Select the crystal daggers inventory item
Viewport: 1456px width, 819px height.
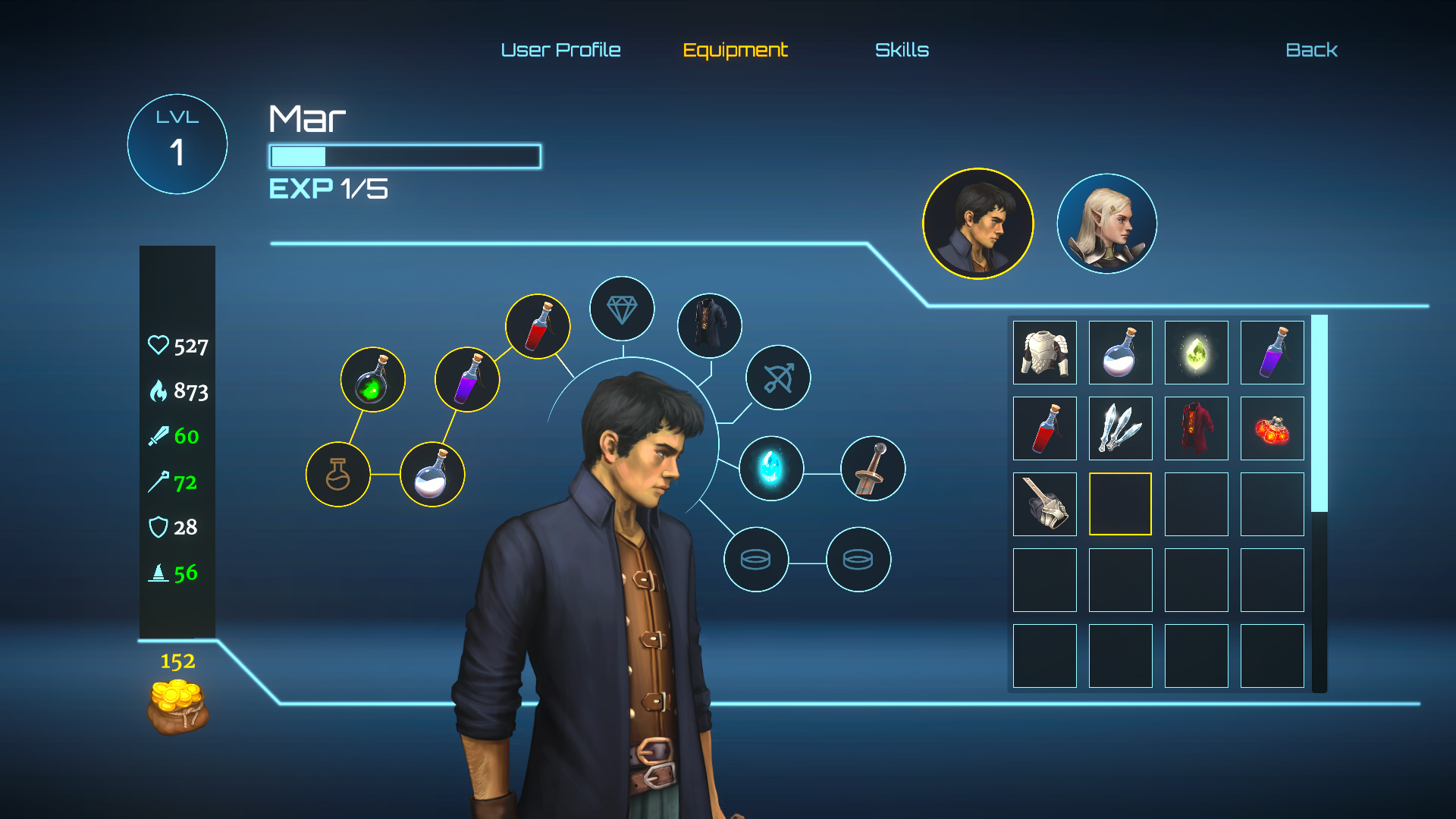(x=1120, y=428)
